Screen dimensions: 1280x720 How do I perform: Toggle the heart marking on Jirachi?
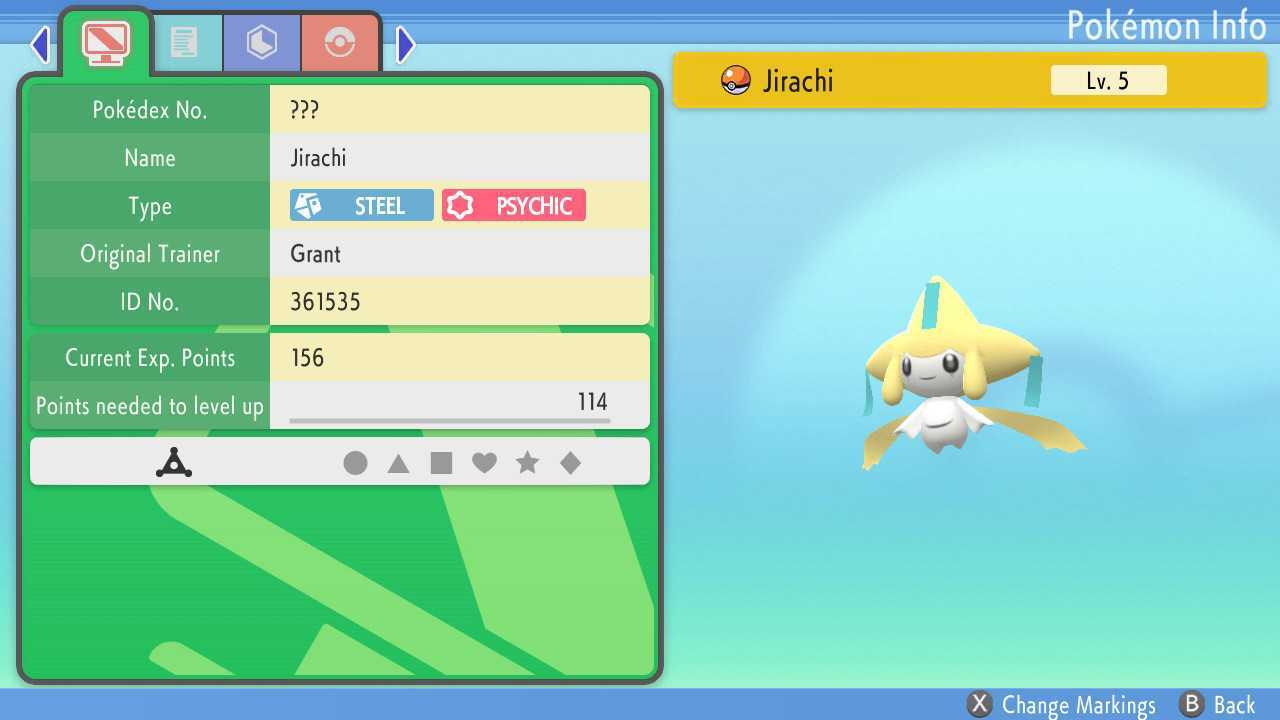click(x=485, y=462)
